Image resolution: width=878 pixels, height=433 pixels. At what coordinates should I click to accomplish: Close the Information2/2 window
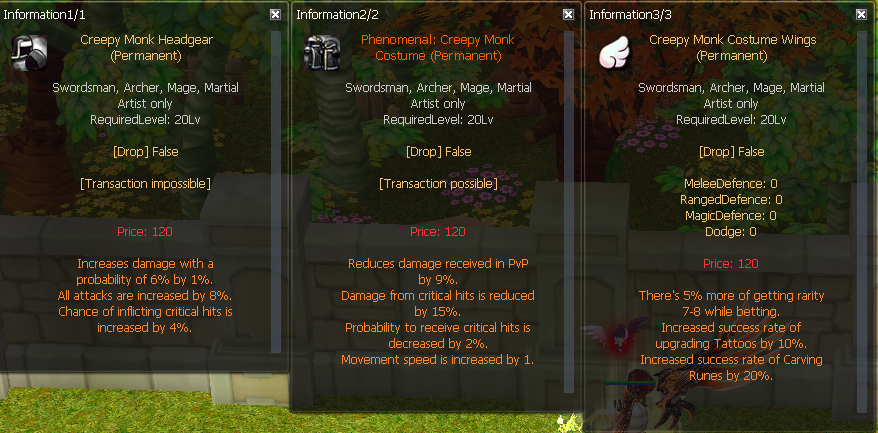point(568,15)
